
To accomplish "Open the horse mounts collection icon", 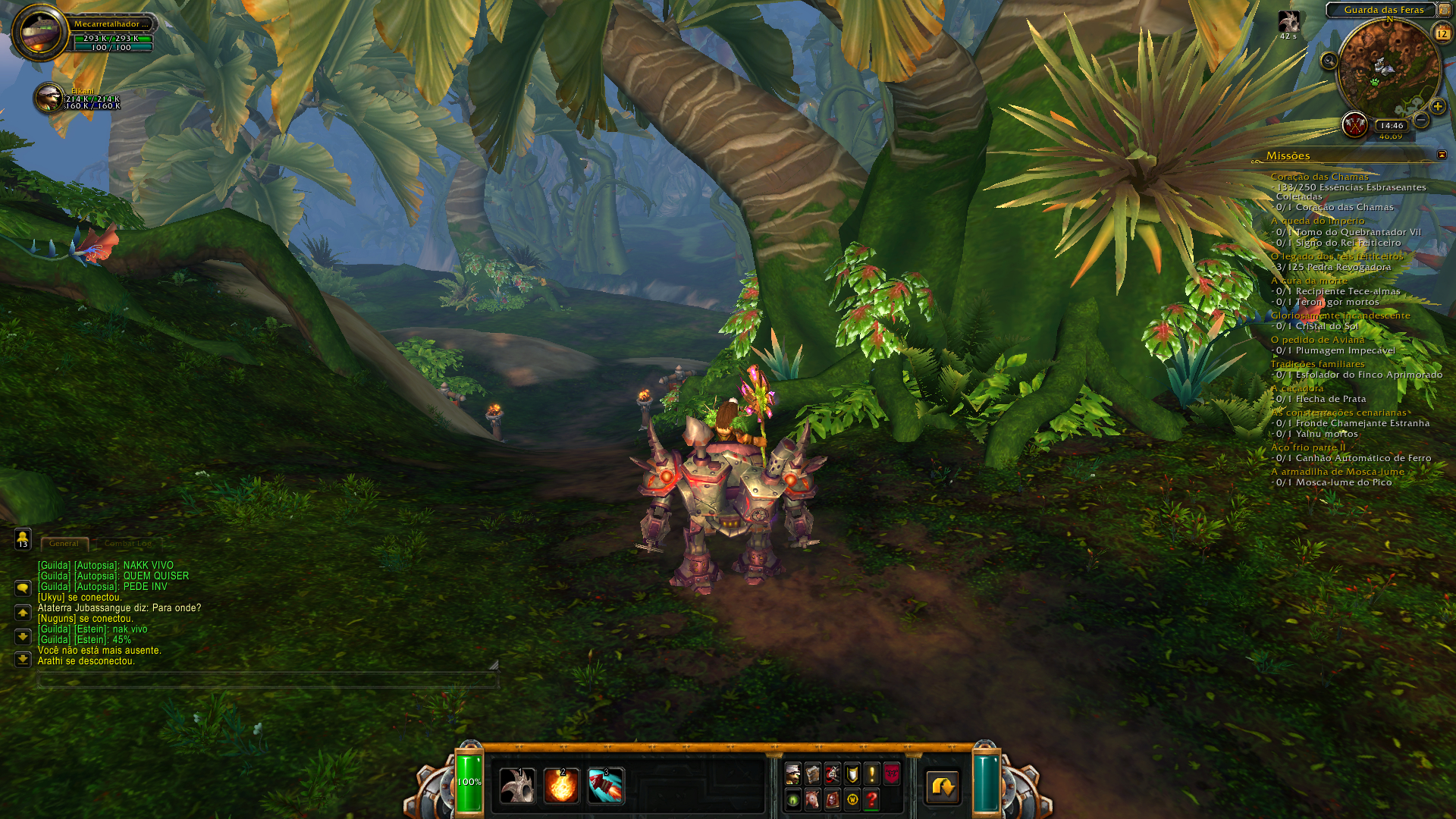I will click(x=813, y=799).
